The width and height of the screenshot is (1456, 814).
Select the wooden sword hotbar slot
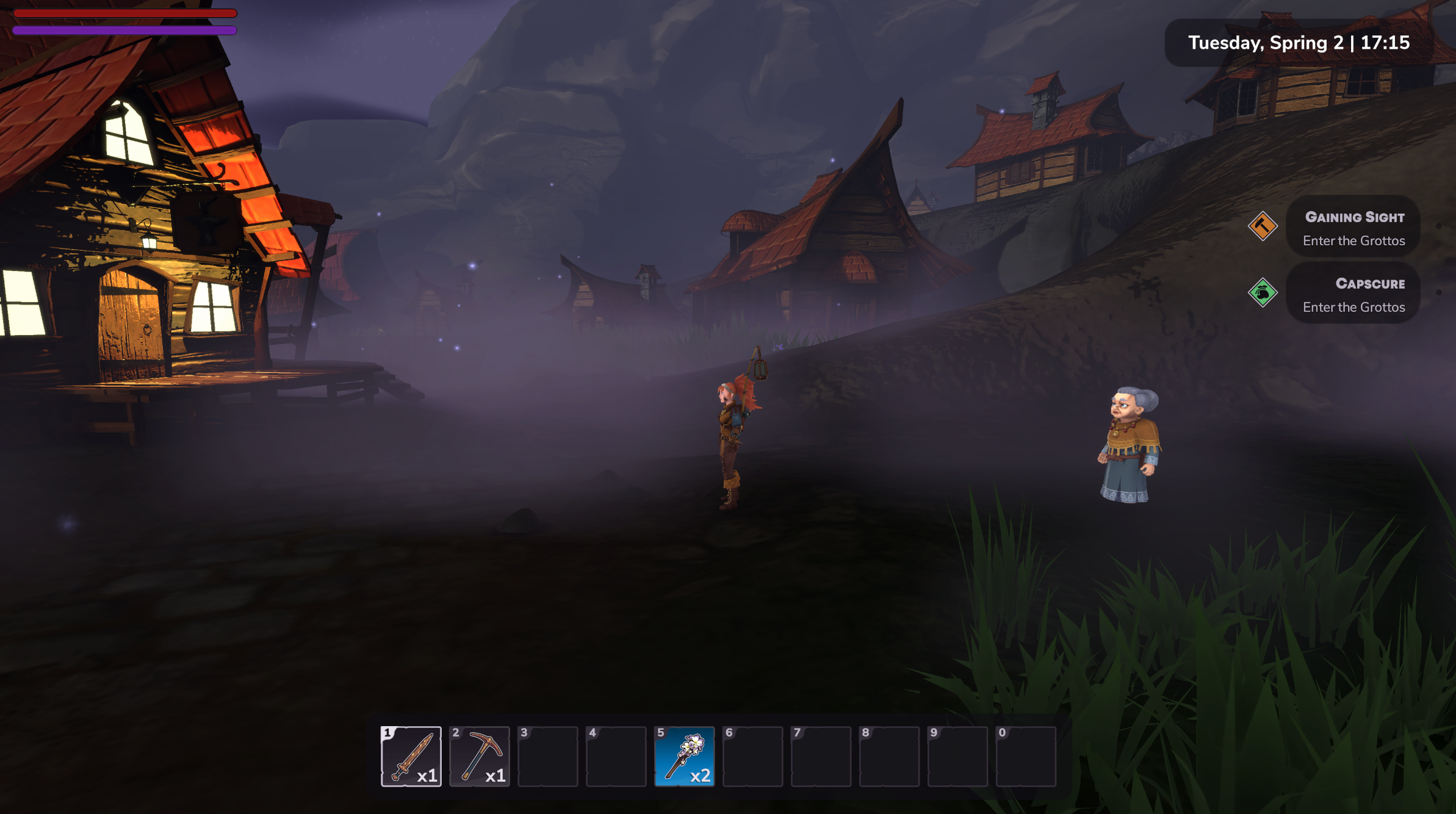(x=411, y=756)
